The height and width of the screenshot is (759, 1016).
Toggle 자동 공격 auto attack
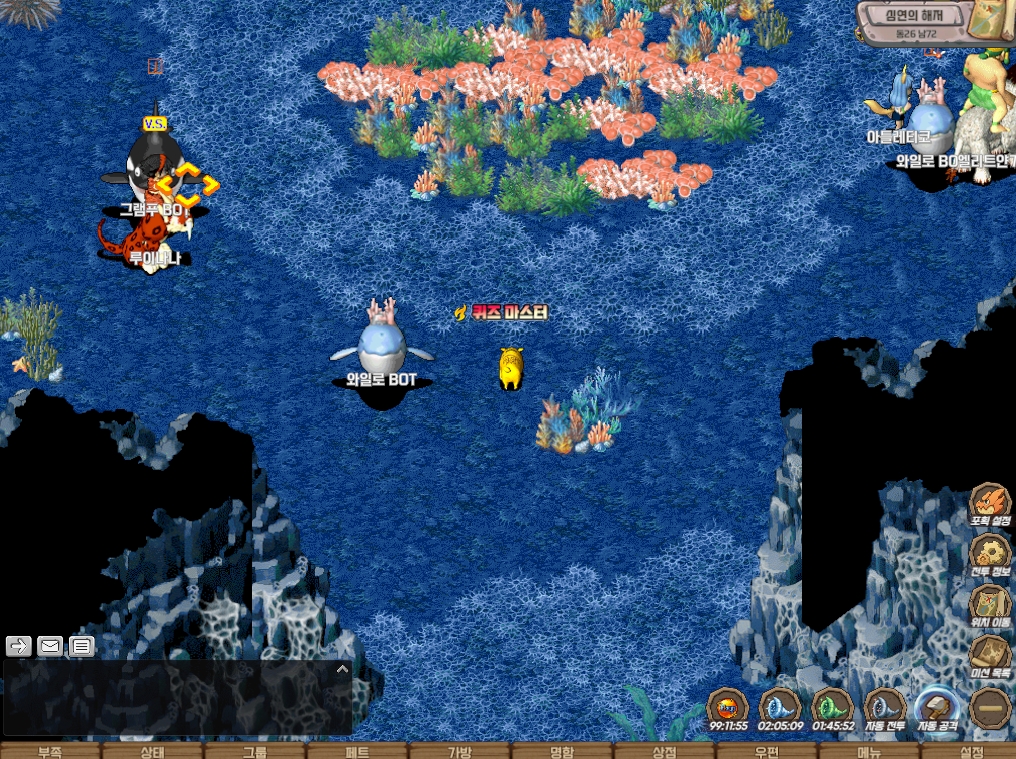click(x=937, y=707)
